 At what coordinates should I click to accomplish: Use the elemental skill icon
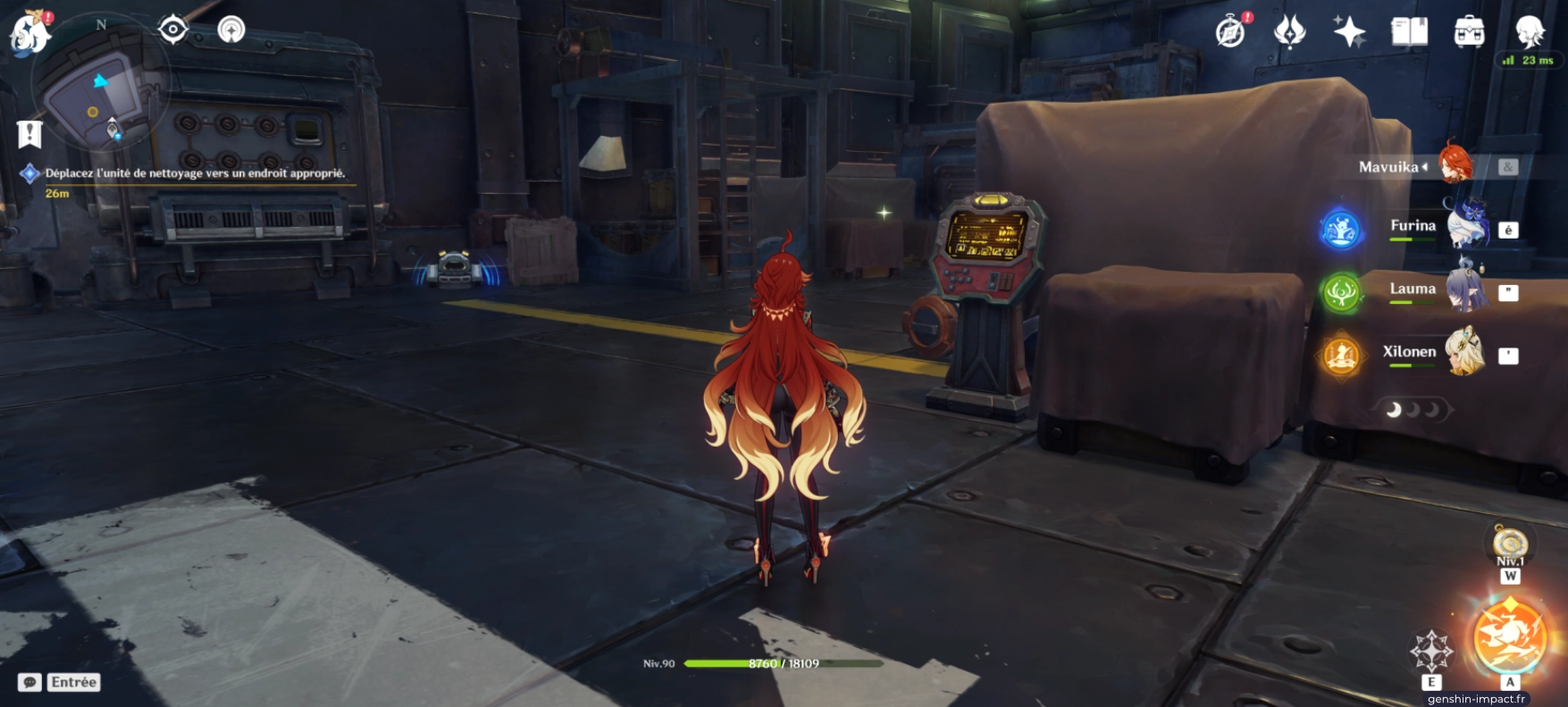click(x=1431, y=651)
